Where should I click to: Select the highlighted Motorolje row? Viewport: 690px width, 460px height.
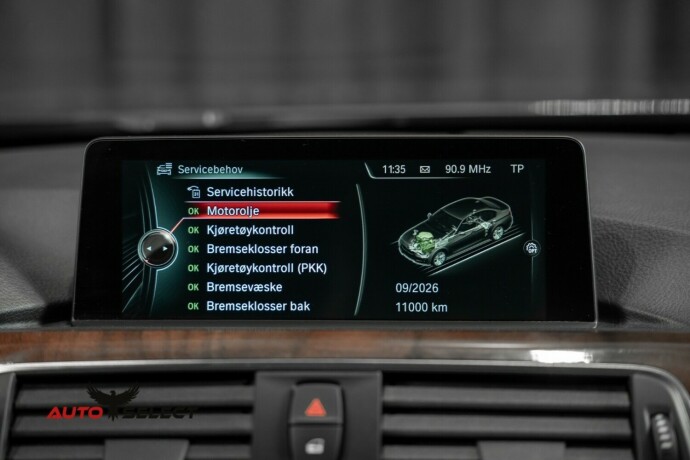[x=262, y=210]
